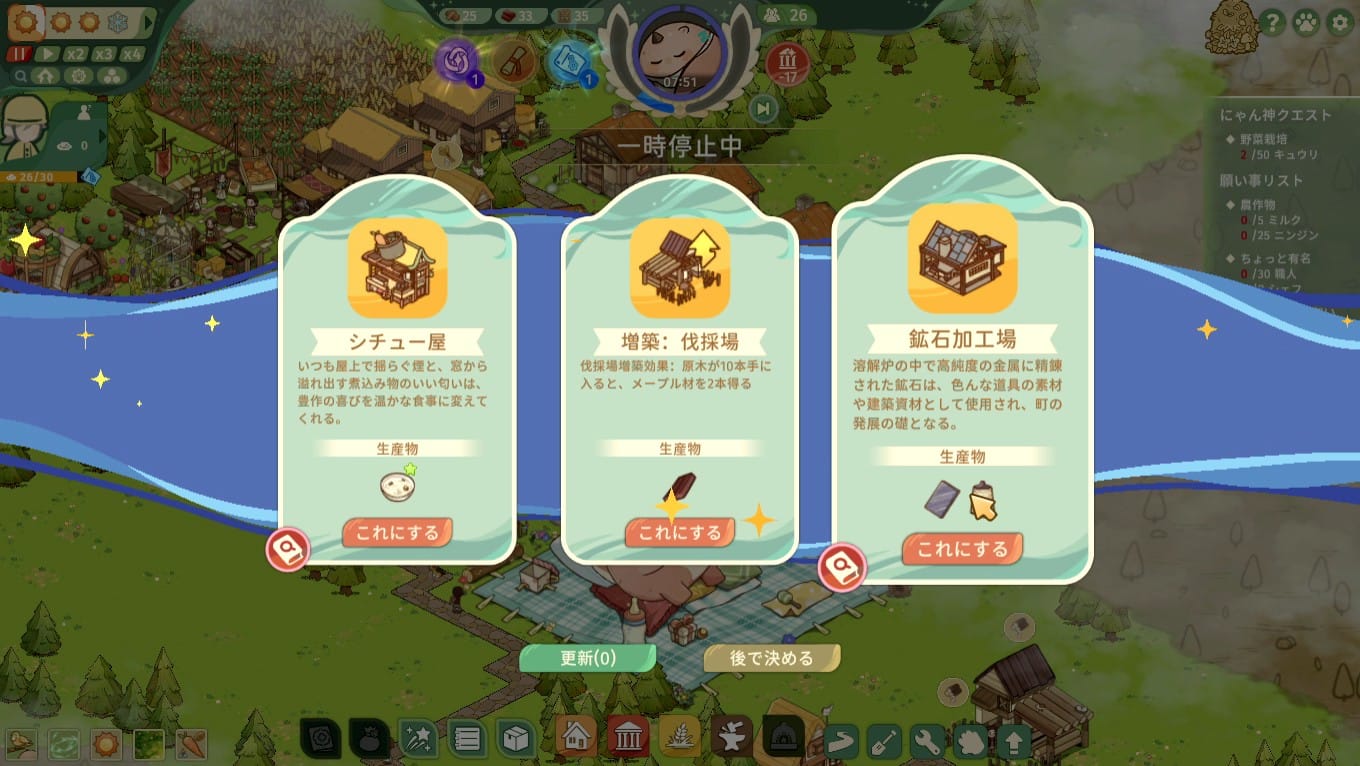The height and width of the screenshot is (766, 1360).
Task: Click the 更新(0) refresh button
Action: (x=587, y=658)
